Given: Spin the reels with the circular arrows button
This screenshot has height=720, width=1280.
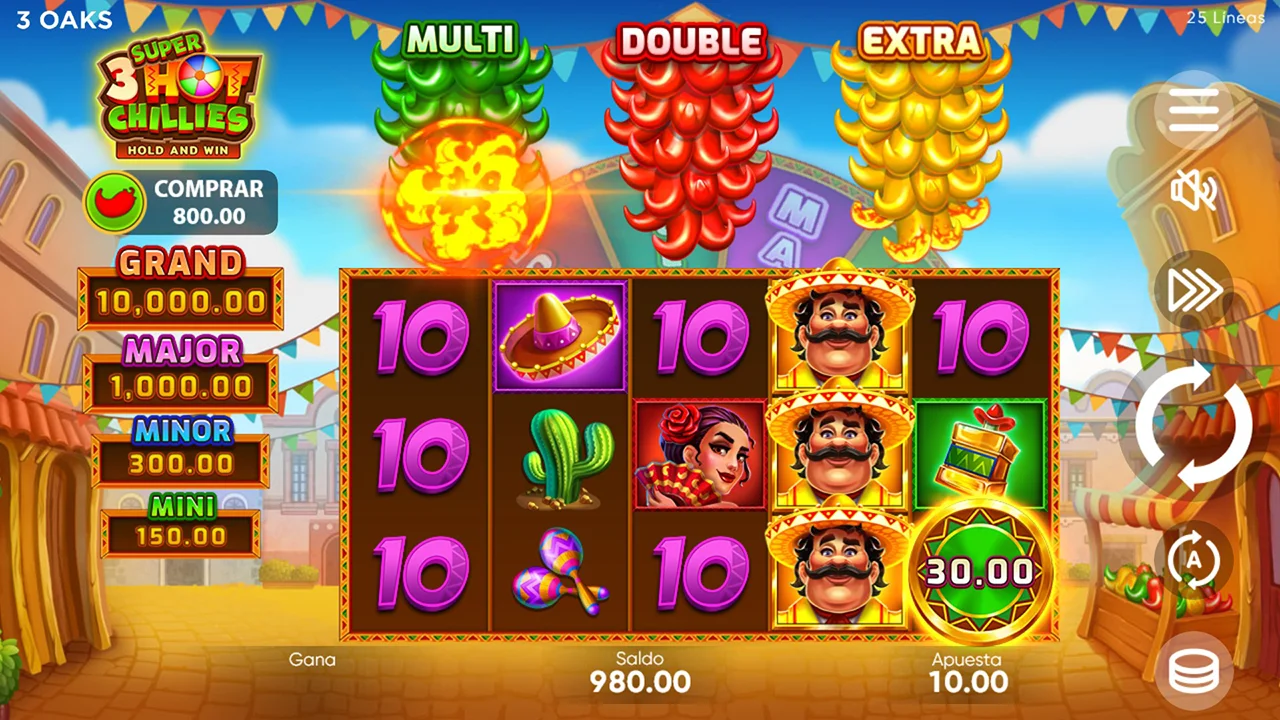Looking at the screenshot, I should coord(1193,426).
